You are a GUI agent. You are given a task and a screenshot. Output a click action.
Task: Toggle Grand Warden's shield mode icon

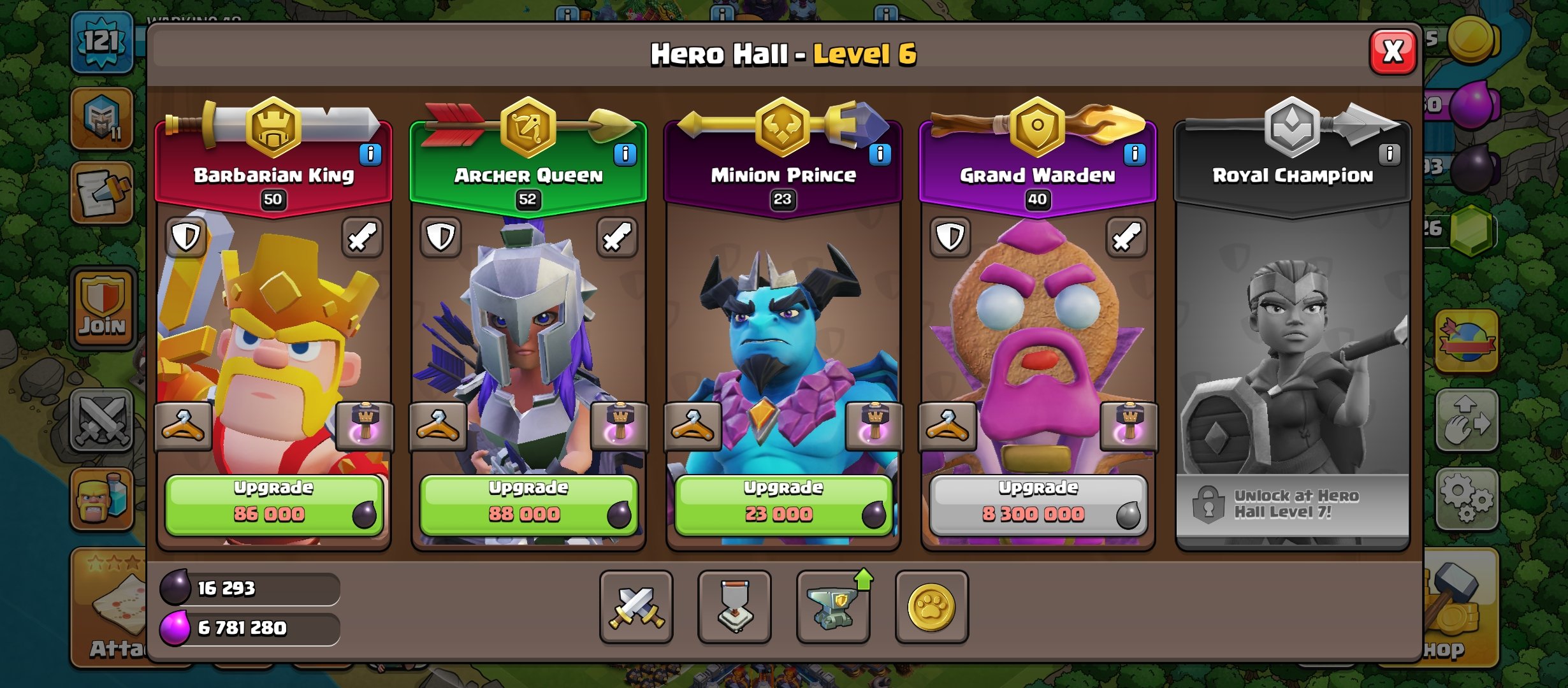point(950,238)
